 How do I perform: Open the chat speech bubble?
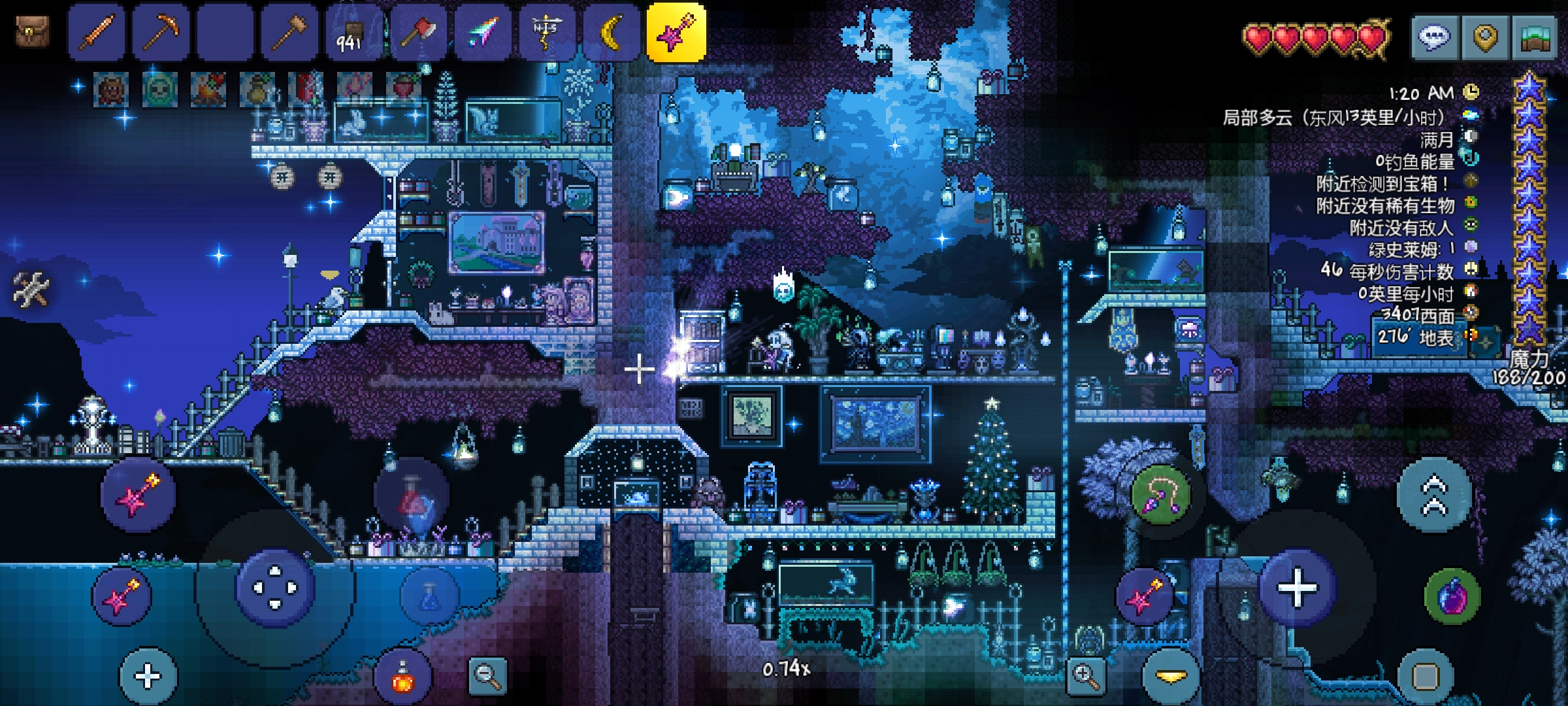pos(1434,38)
